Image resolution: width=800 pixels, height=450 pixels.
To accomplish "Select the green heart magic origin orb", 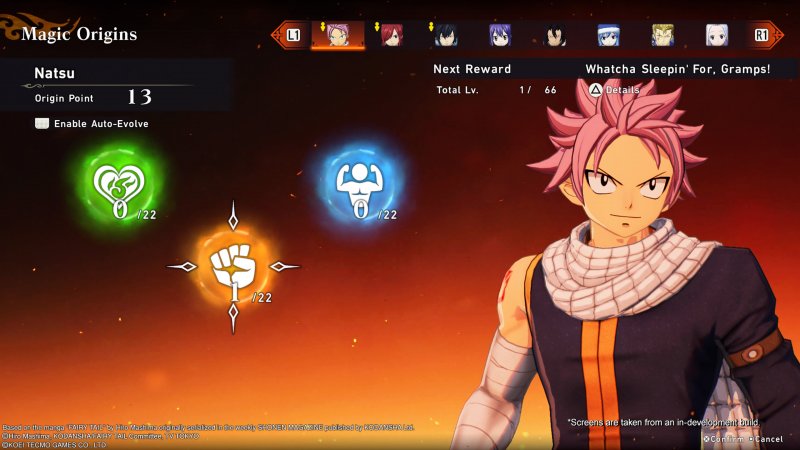I will pyautogui.click(x=119, y=185).
